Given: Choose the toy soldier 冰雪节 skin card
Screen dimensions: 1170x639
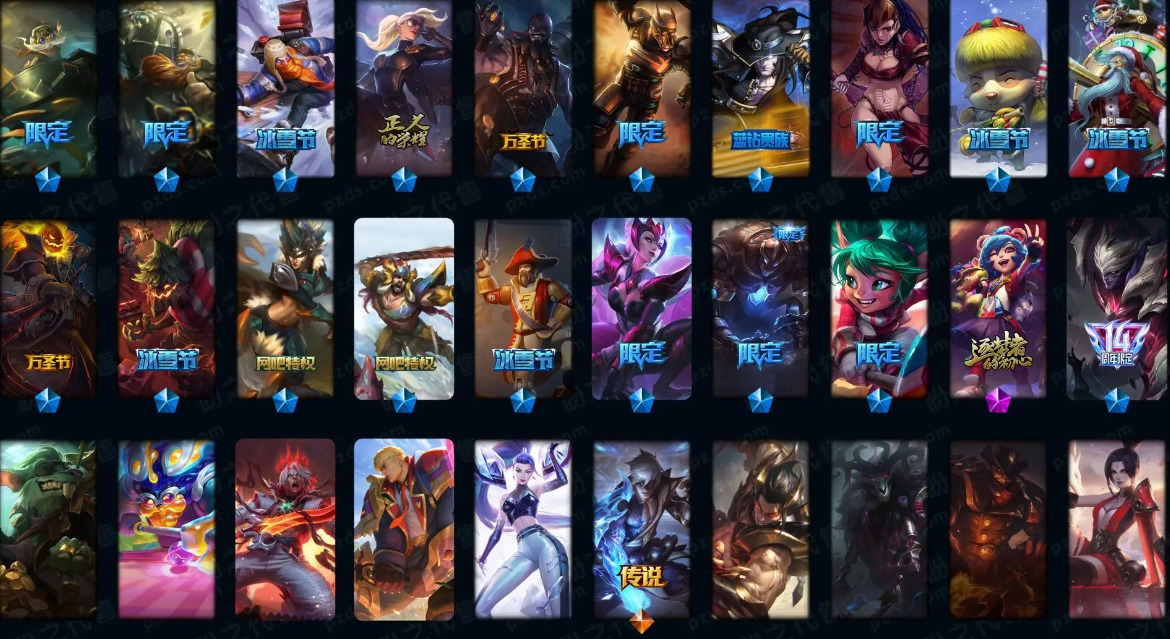Looking at the screenshot, I should coord(522,308).
